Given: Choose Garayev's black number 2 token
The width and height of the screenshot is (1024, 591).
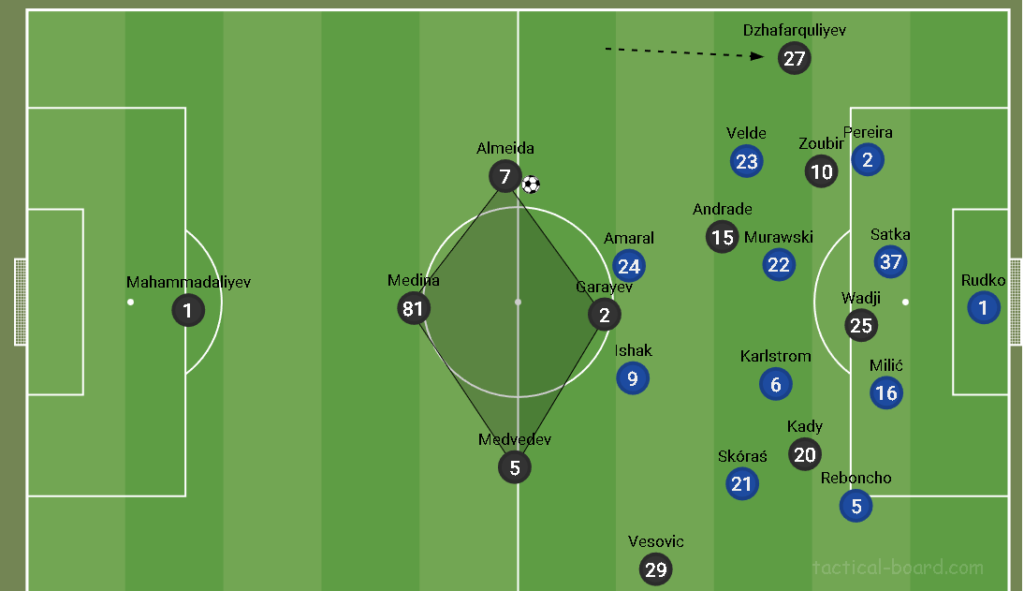Looking at the screenshot, I should coord(603,315).
